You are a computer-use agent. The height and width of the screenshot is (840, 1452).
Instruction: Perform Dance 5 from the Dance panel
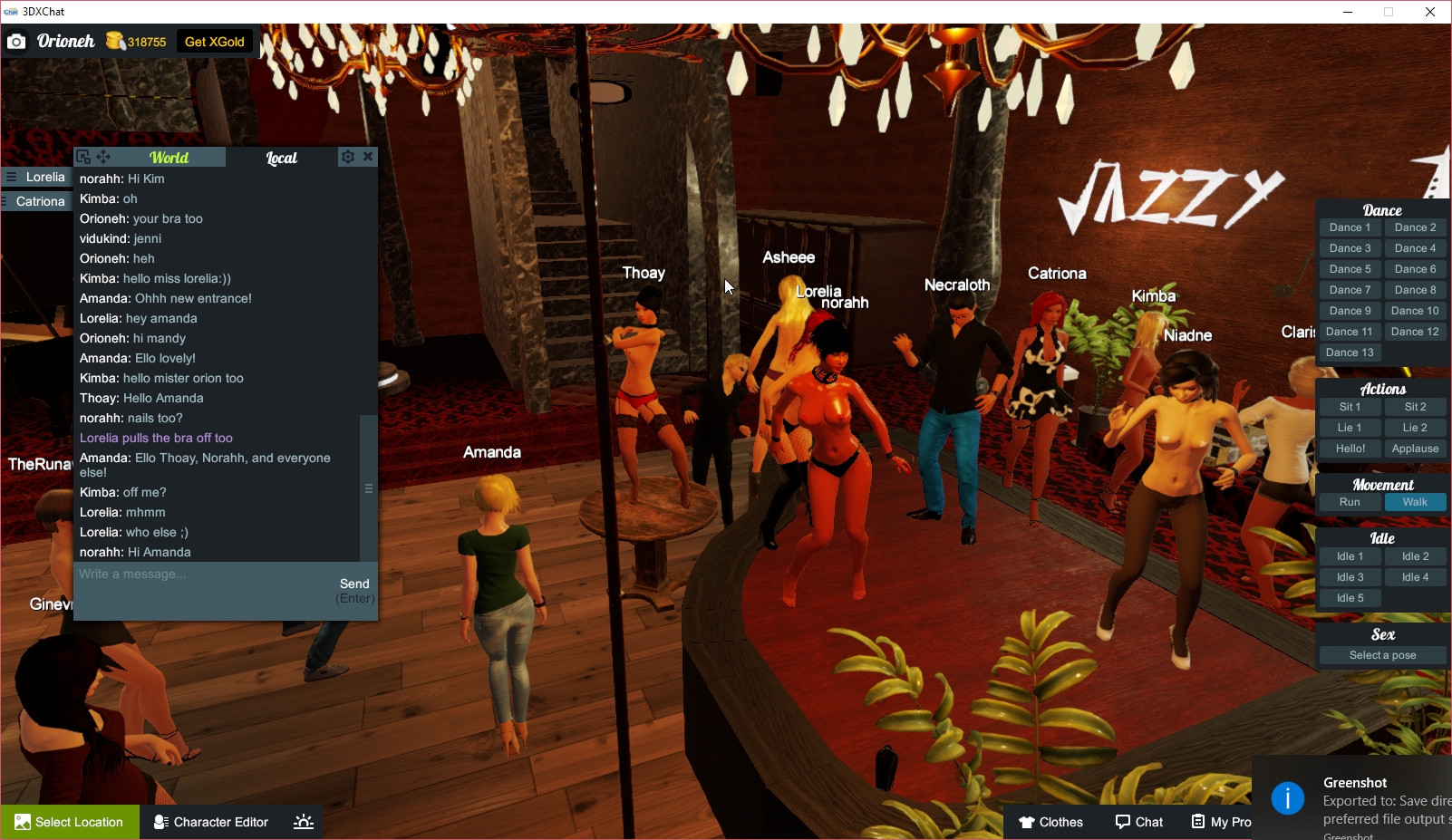point(1350,268)
